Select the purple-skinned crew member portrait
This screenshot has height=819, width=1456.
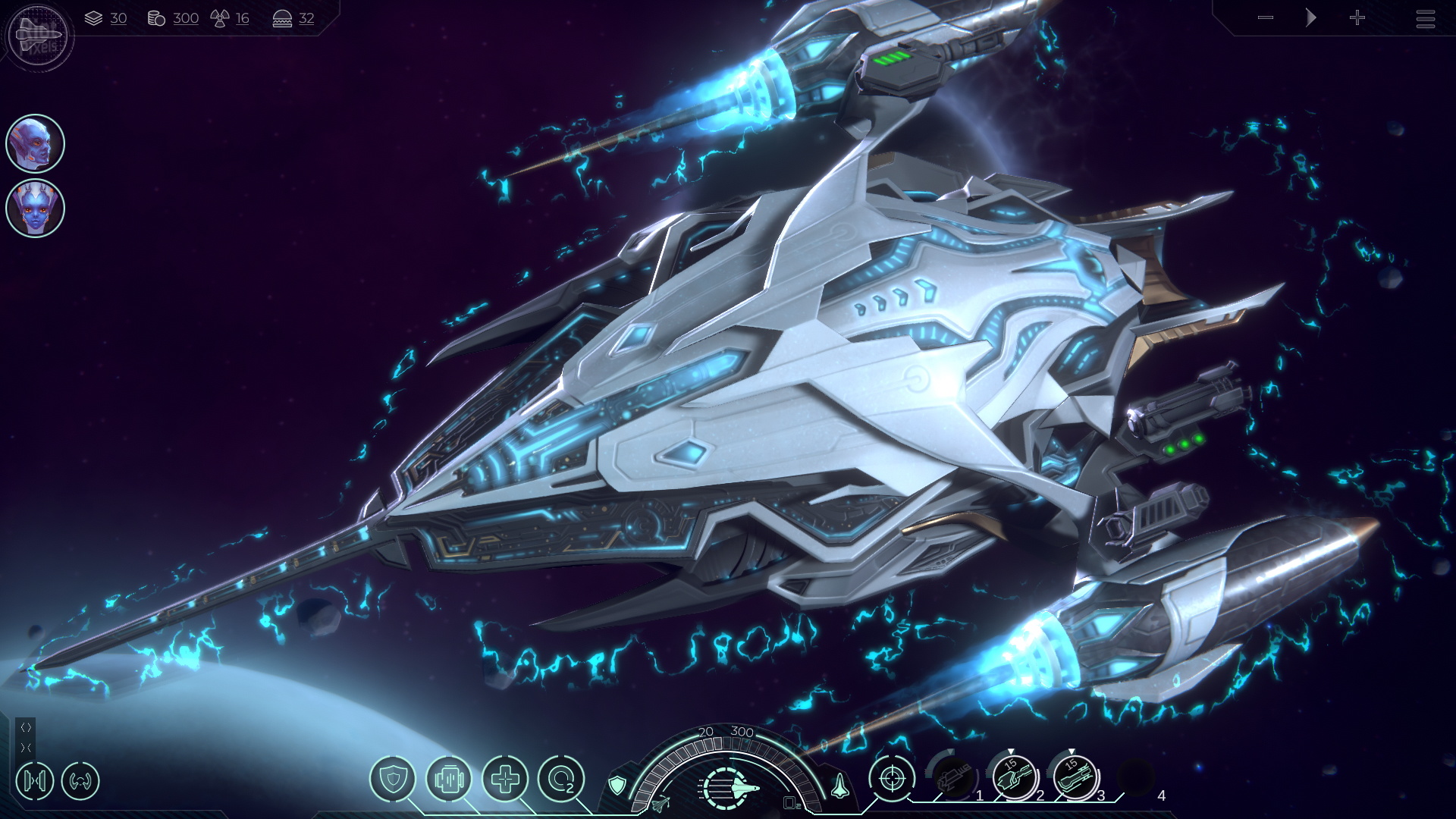point(35,143)
